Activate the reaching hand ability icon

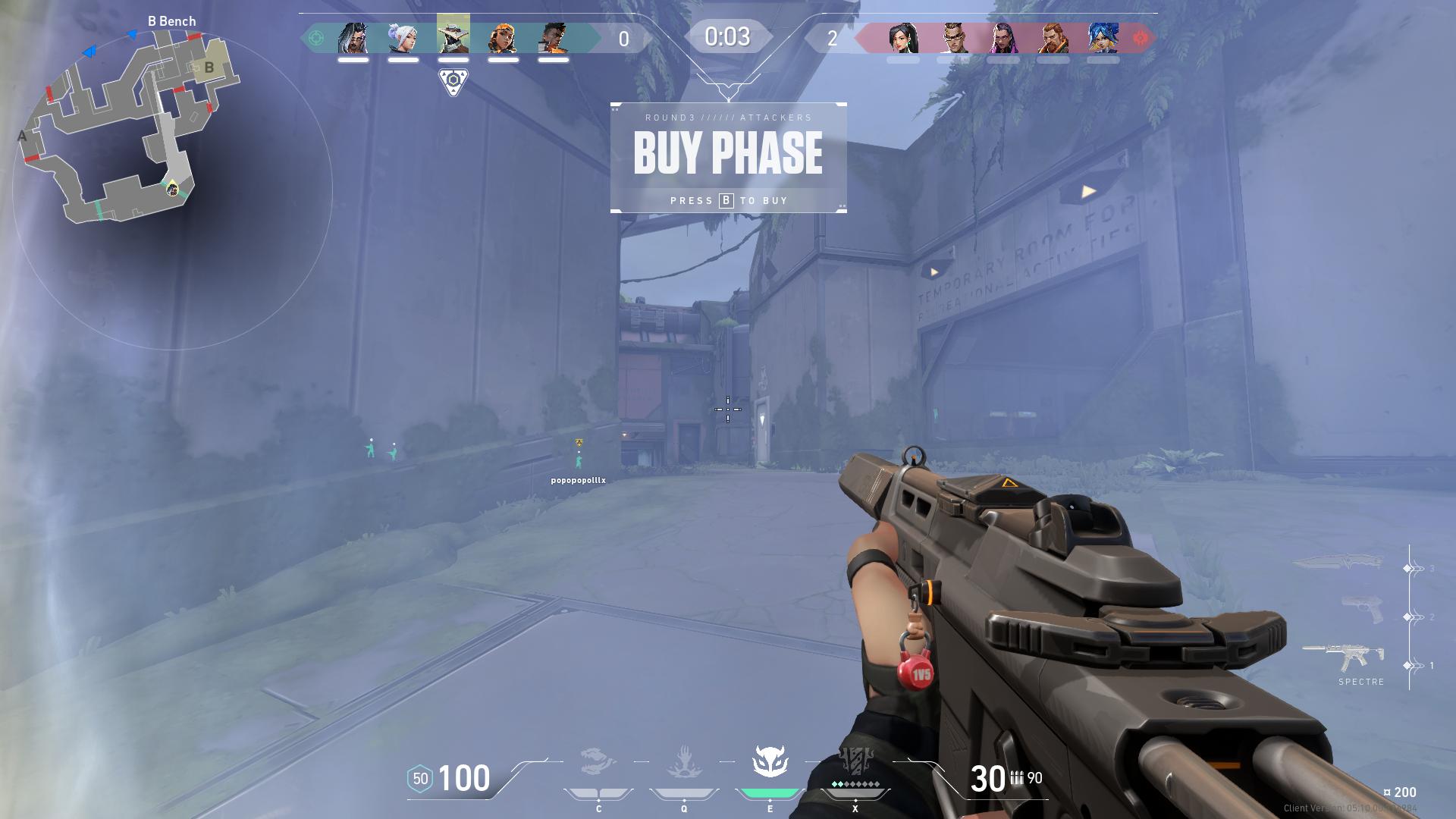point(684,761)
